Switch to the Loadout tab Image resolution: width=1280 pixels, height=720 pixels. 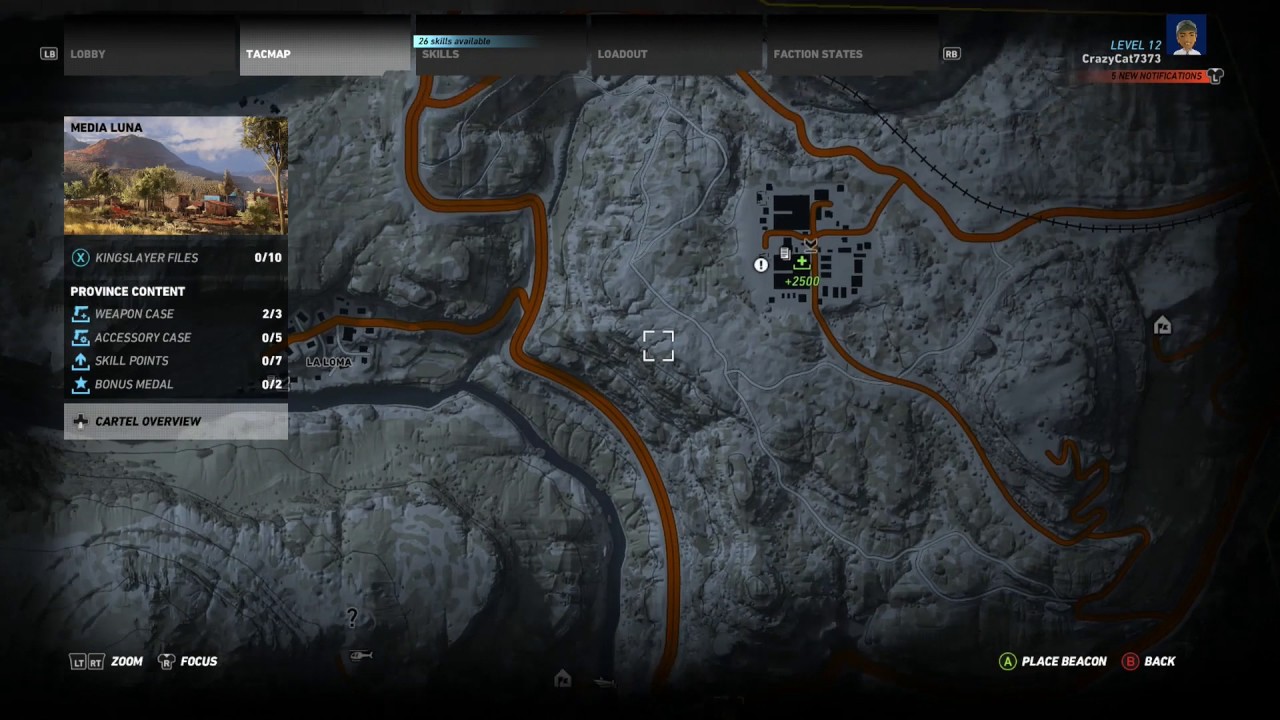[x=622, y=54]
